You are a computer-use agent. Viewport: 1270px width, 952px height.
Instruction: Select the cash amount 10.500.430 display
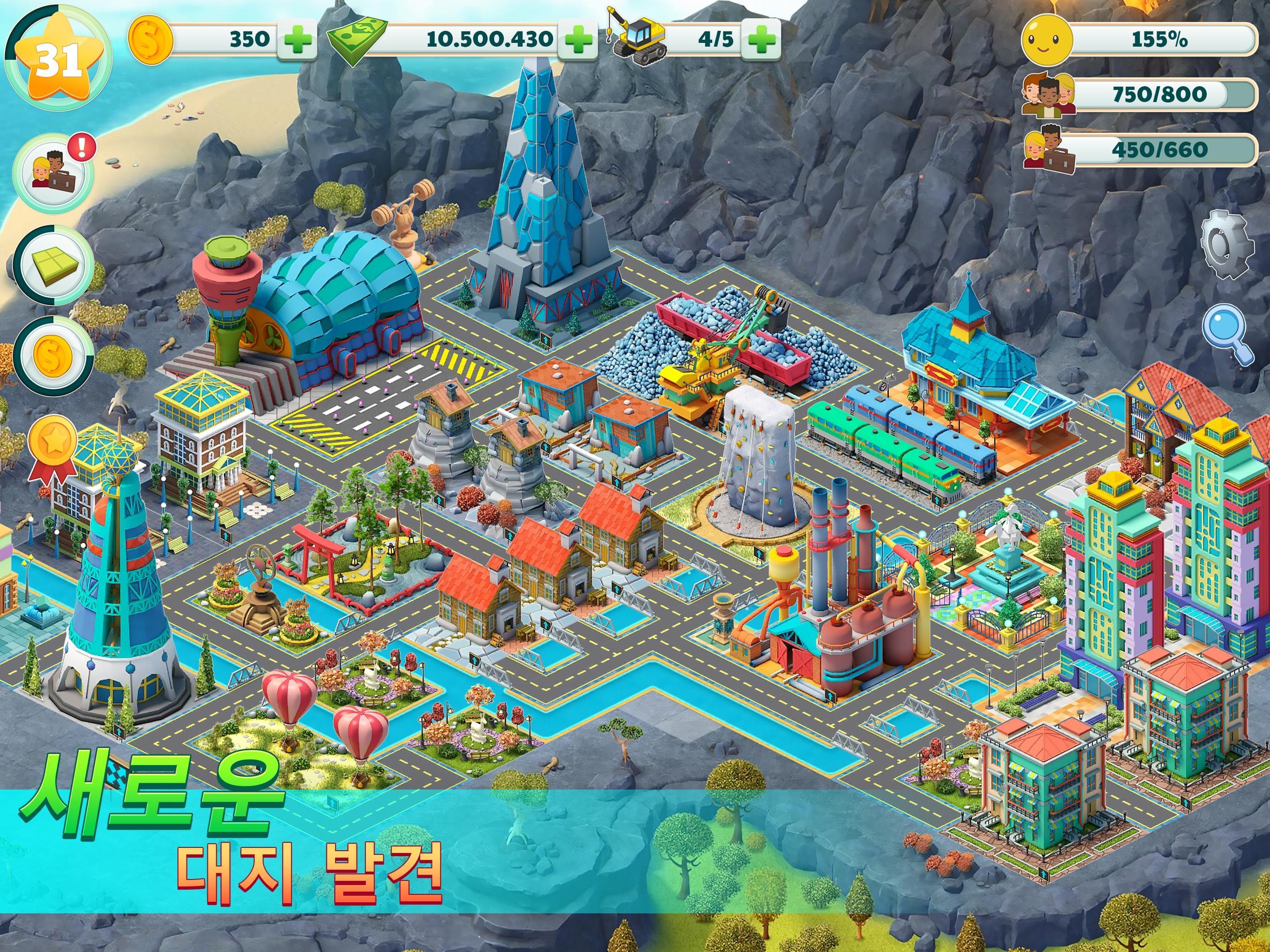(x=485, y=39)
